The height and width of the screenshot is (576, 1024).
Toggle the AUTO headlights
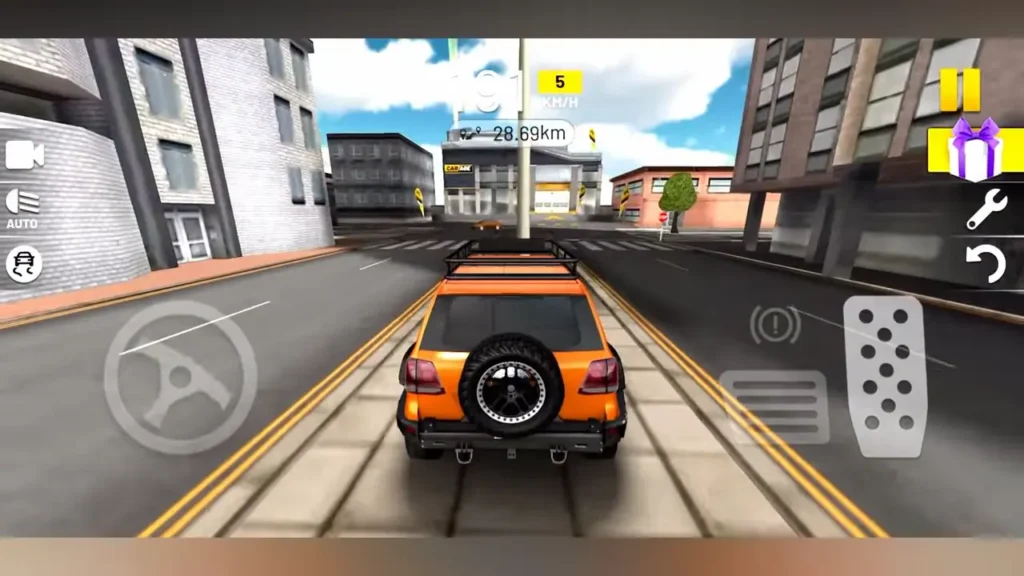[22, 207]
